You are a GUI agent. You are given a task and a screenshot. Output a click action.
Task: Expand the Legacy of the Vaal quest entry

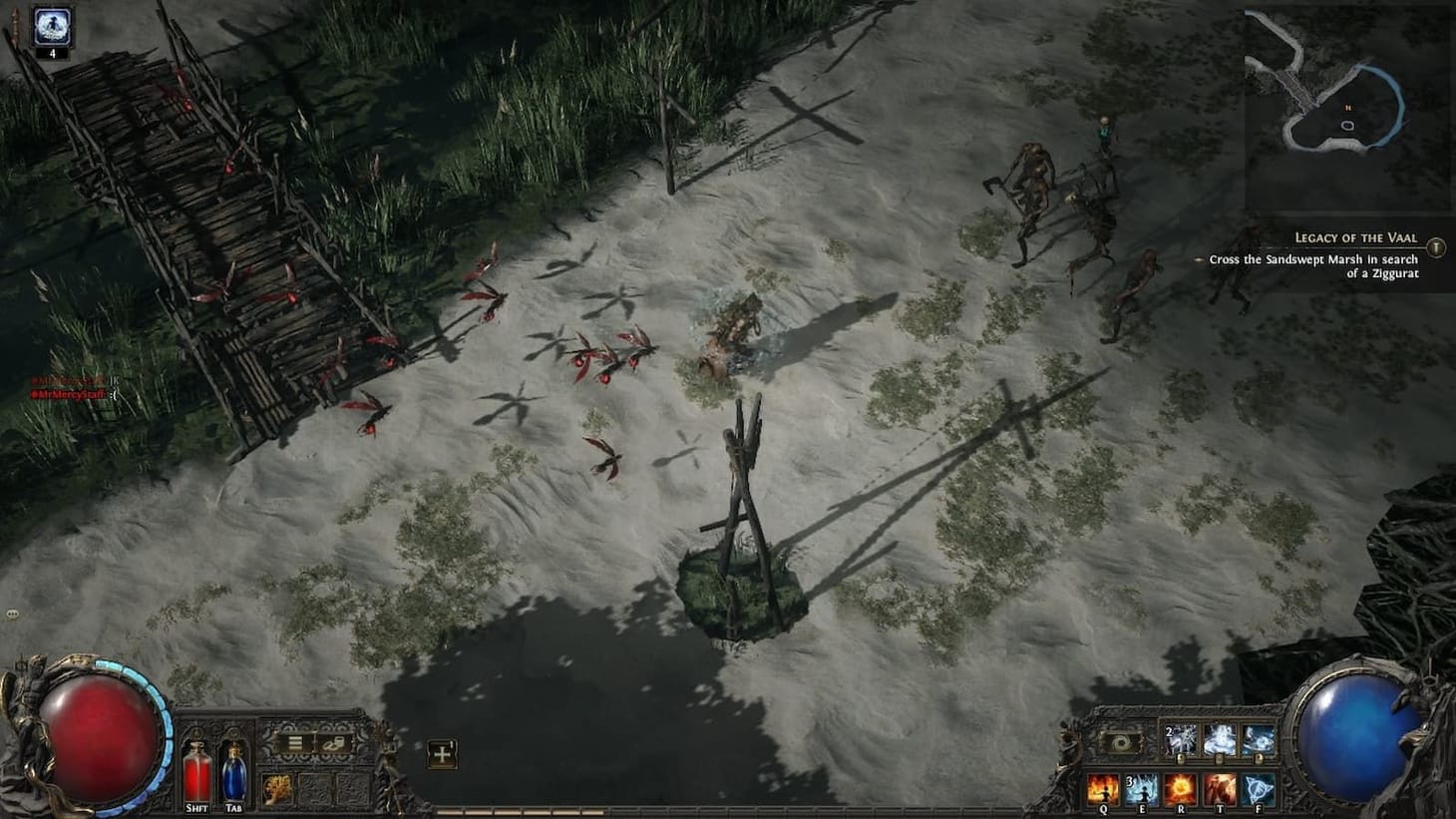[x=1356, y=236]
